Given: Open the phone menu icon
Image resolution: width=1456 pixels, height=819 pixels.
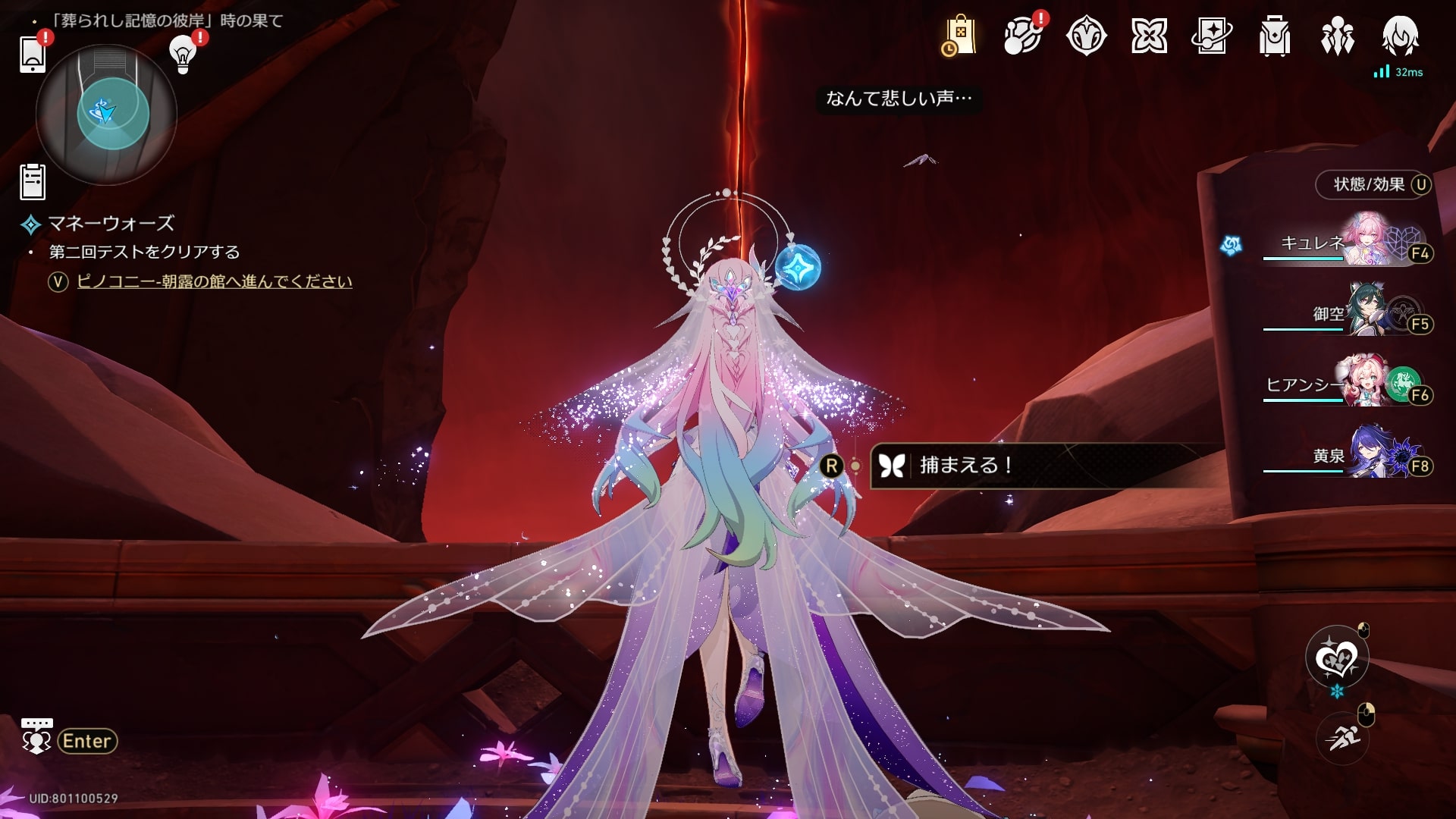Looking at the screenshot, I should point(33,53).
